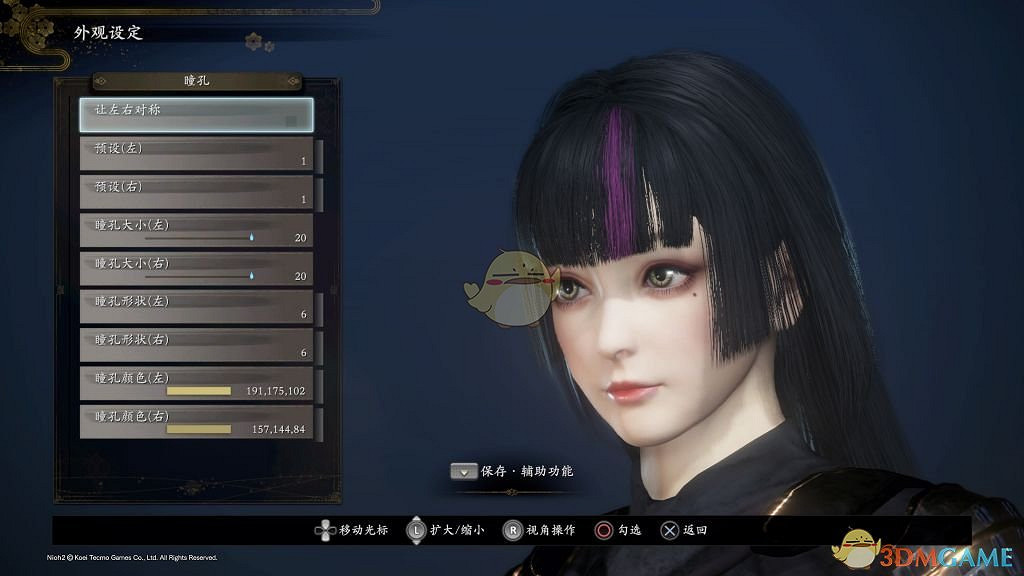Viewport: 1024px width, 576px height.
Task: Select the 预设(右) preset row
Action: click(196, 192)
